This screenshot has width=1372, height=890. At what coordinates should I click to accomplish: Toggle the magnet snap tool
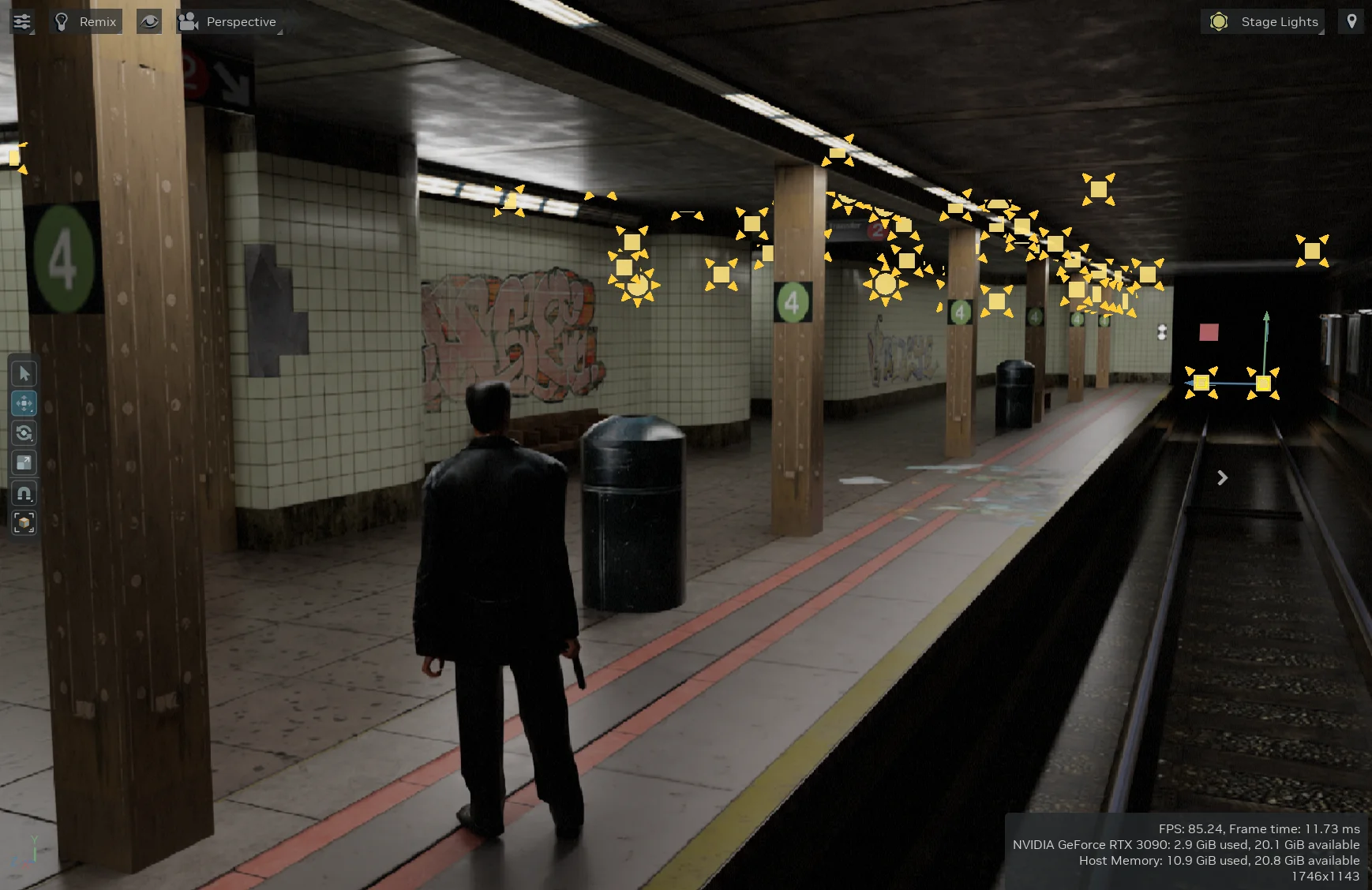[24, 493]
